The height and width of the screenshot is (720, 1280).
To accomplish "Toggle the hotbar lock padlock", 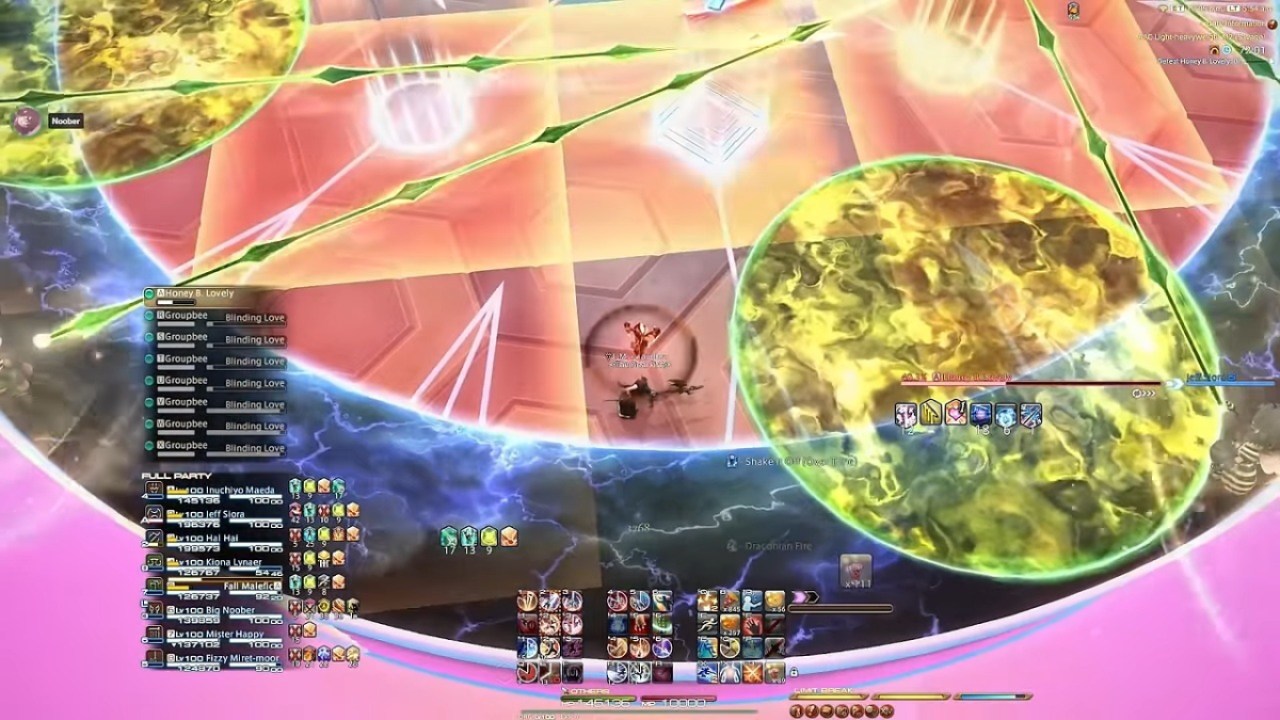I will pyautogui.click(x=795, y=672).
